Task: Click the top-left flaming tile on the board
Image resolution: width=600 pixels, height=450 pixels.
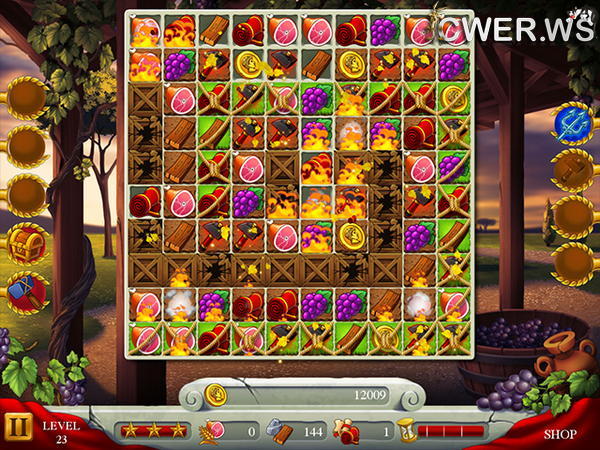Action: [146, 32]
